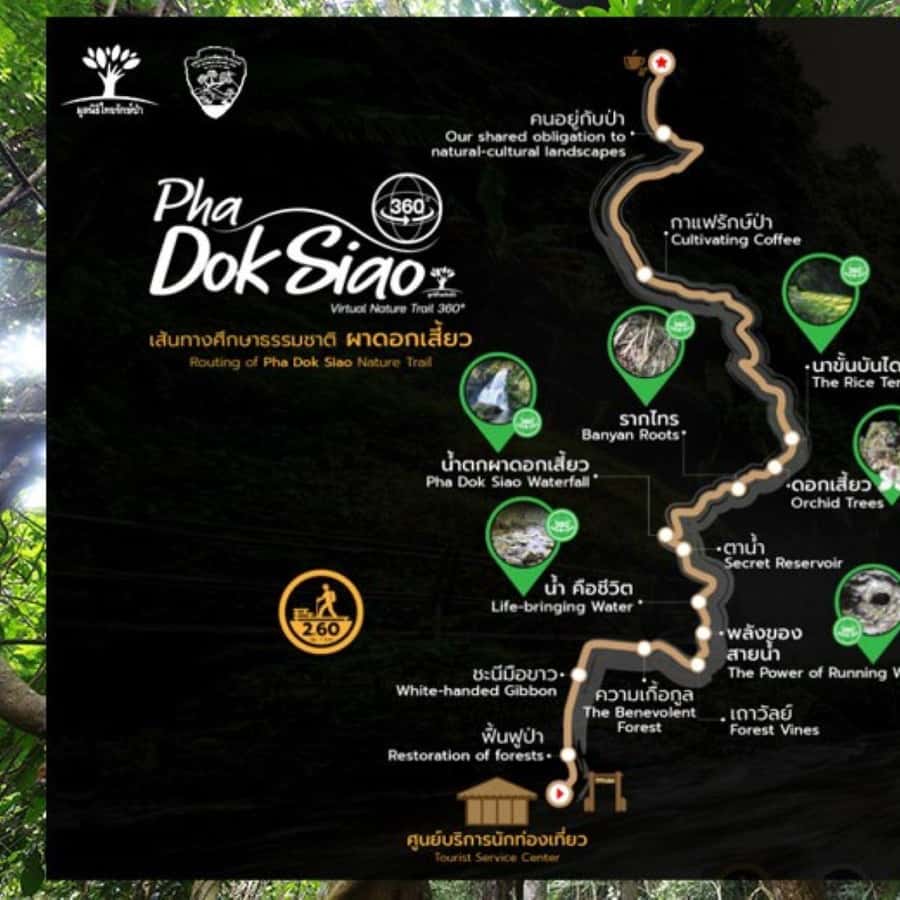Open the Tourist Service Center building icon
The width and height of the screenshot is (900, 900).
497,801
